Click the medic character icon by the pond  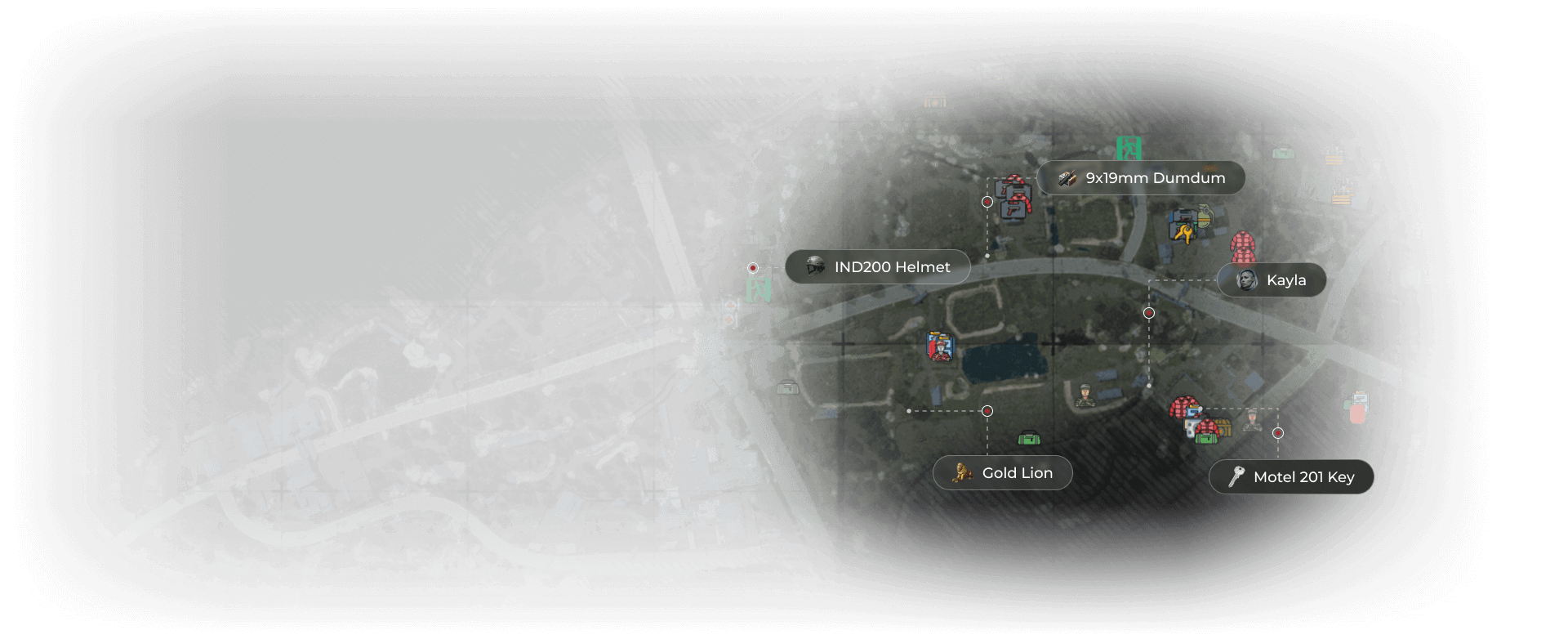click(x=940, y=346)
